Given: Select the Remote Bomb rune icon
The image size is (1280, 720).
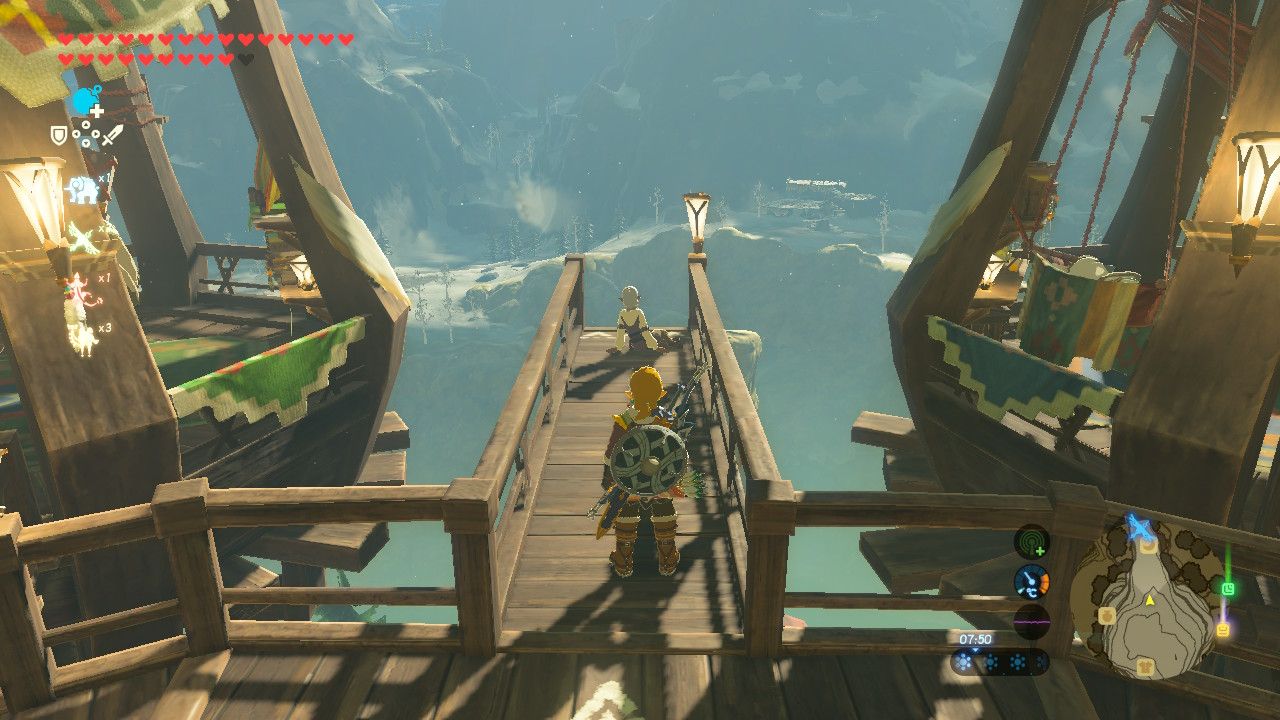Looking at the screenshot, I should (87, 101).
